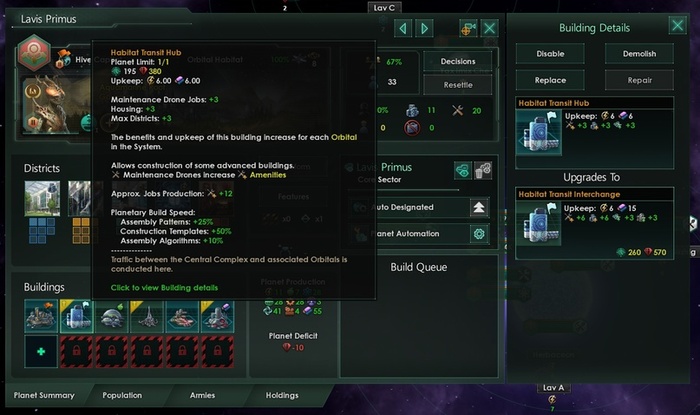Open the planet Decisions menu
This screenshot has width=700, height=415.
click(456, 61)
